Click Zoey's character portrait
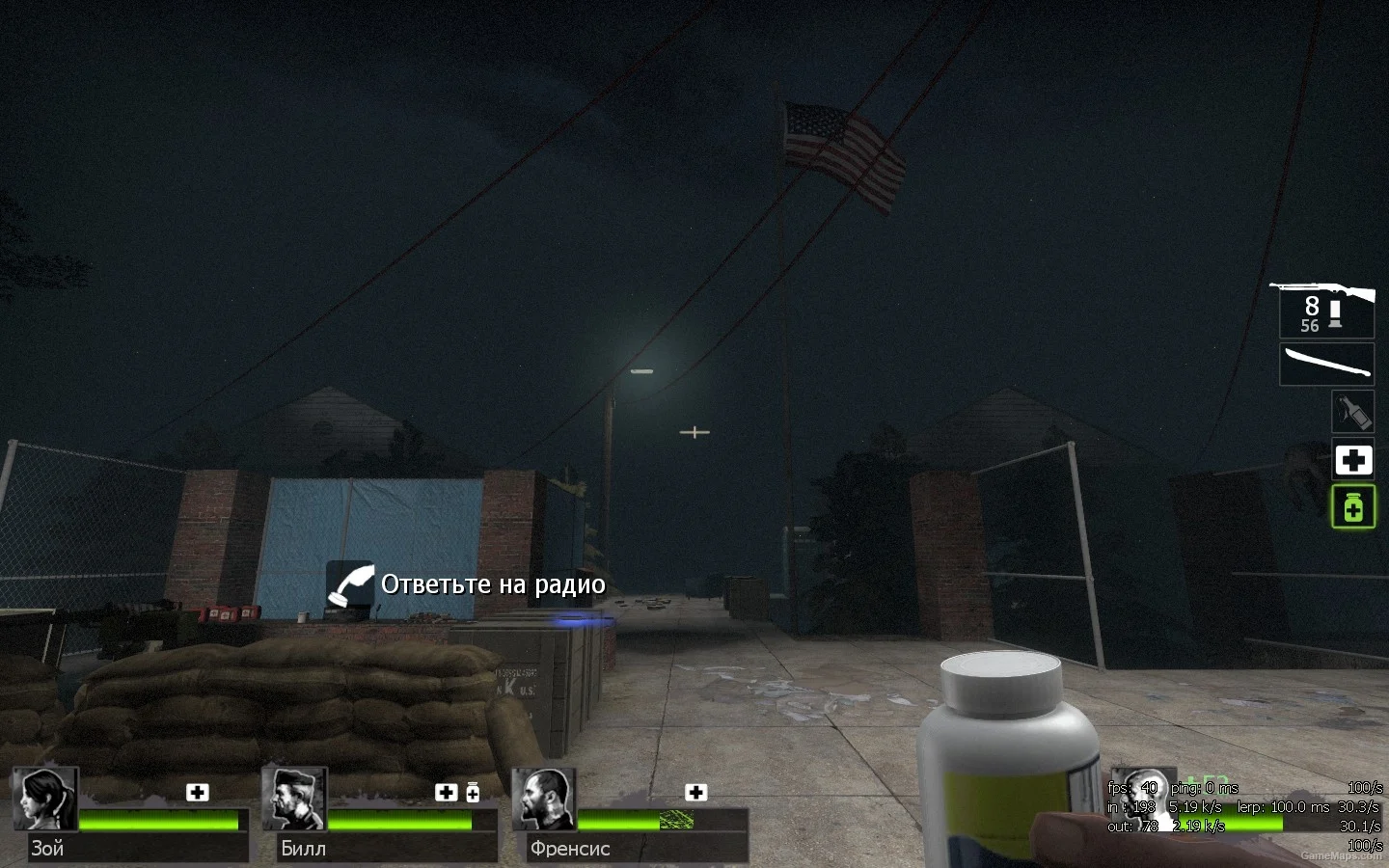 [45, 799]
